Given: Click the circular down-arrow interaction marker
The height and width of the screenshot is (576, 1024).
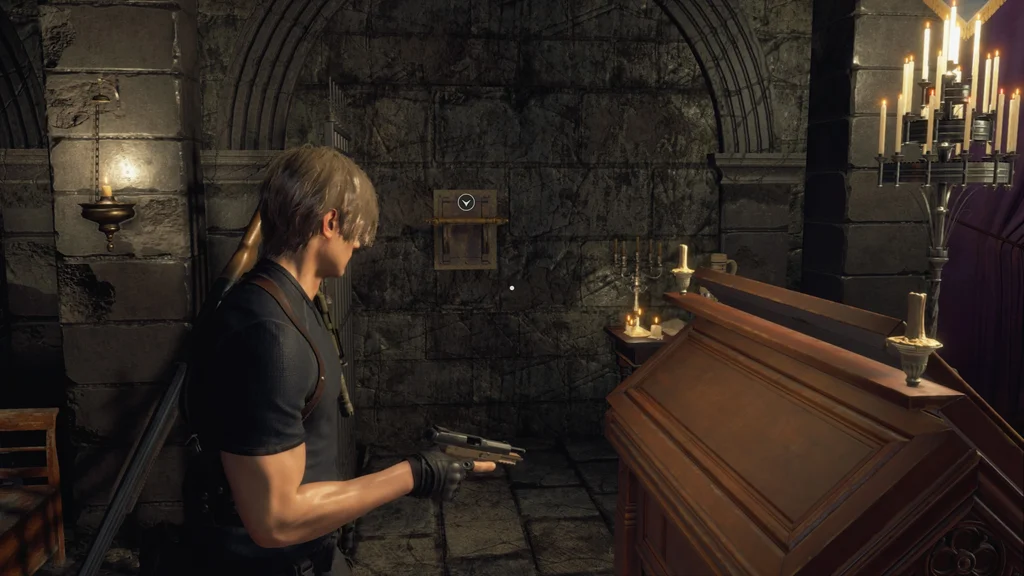Looking at the screenshot, I should coord(465,202).
